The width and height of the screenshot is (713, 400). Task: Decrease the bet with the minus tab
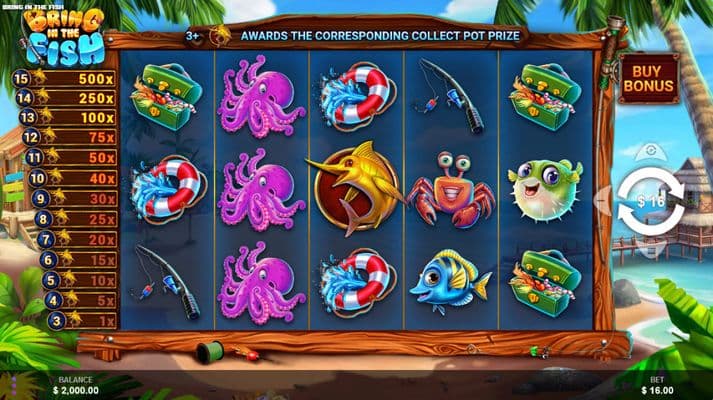click(x=603, y=200)
